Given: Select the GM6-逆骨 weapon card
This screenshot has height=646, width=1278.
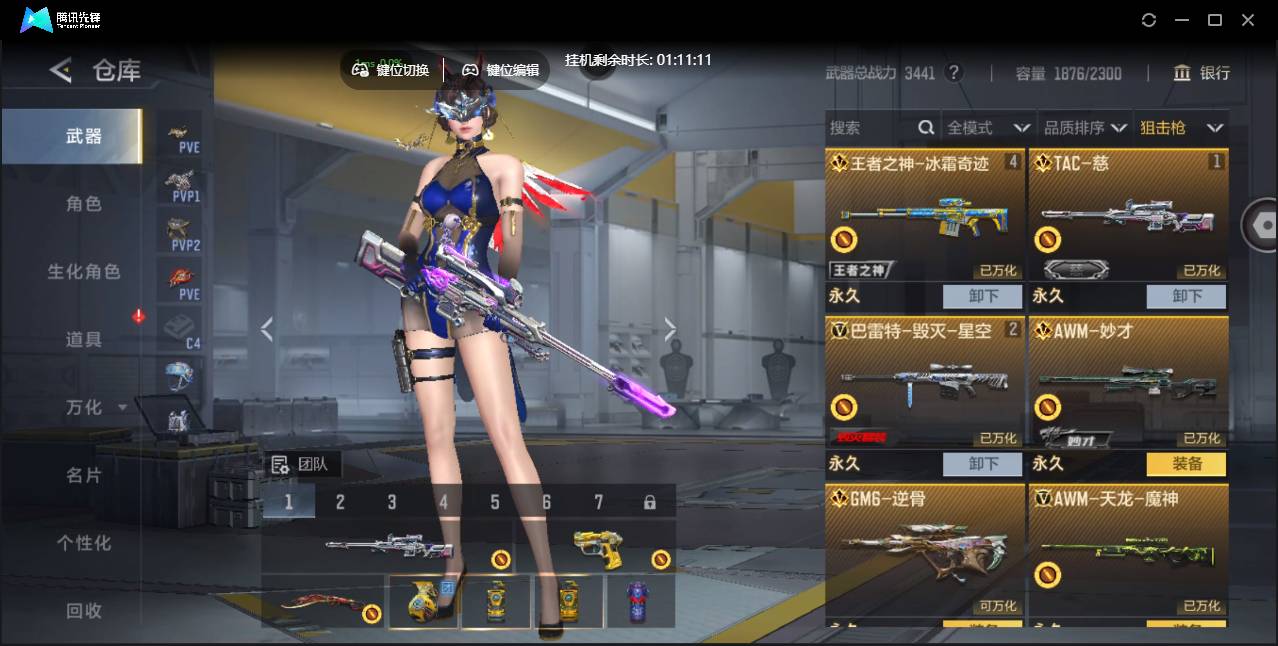Looking at the screenshot, I should pos(926,550).
